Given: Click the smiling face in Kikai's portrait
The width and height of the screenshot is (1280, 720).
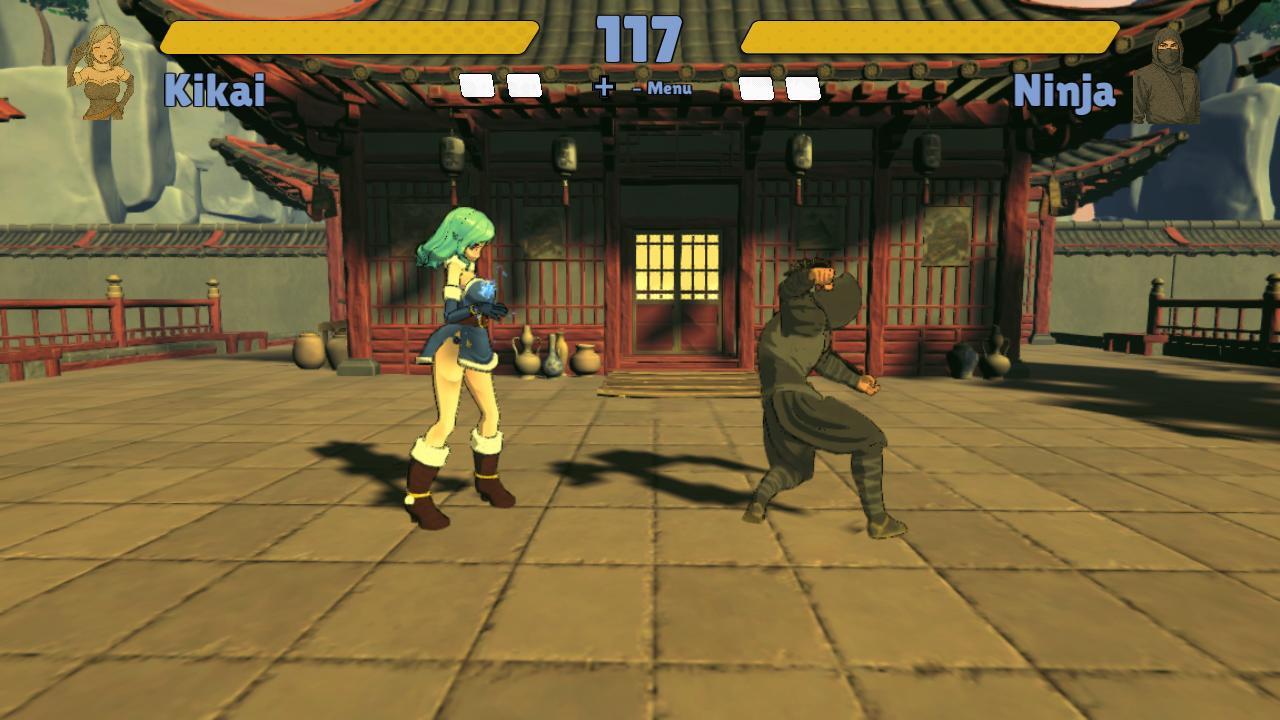Looking at the screenshot, I should tap(105, 50).
